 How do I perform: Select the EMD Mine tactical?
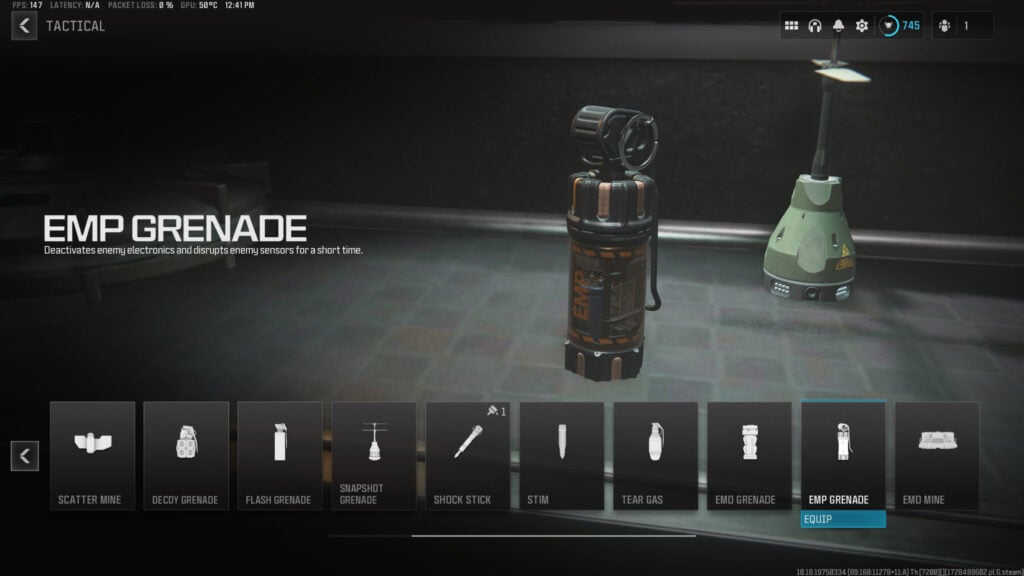tap(937, 455)
